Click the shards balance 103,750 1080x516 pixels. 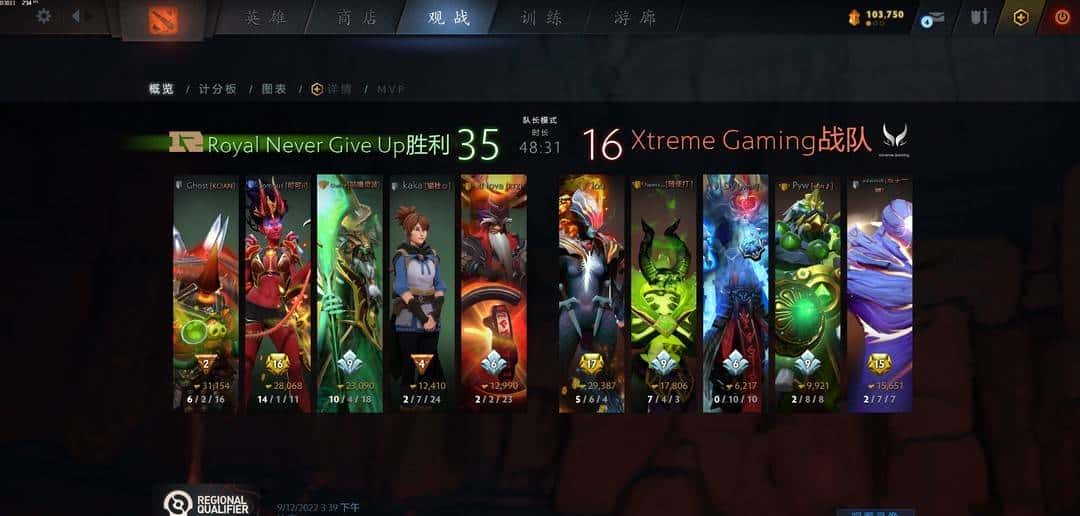pos(876,15)
